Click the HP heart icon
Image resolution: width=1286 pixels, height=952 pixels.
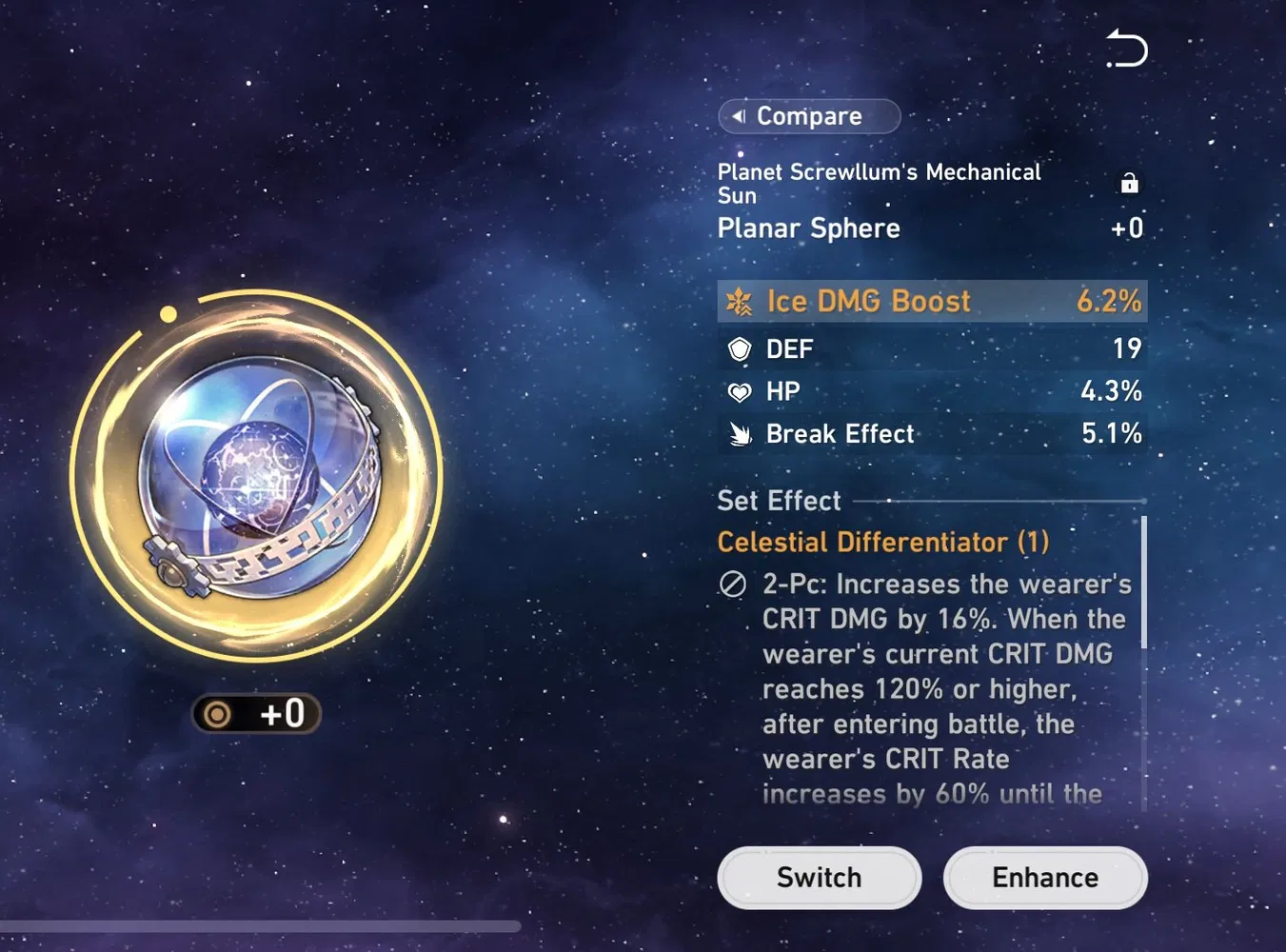[x=740, y=391]
